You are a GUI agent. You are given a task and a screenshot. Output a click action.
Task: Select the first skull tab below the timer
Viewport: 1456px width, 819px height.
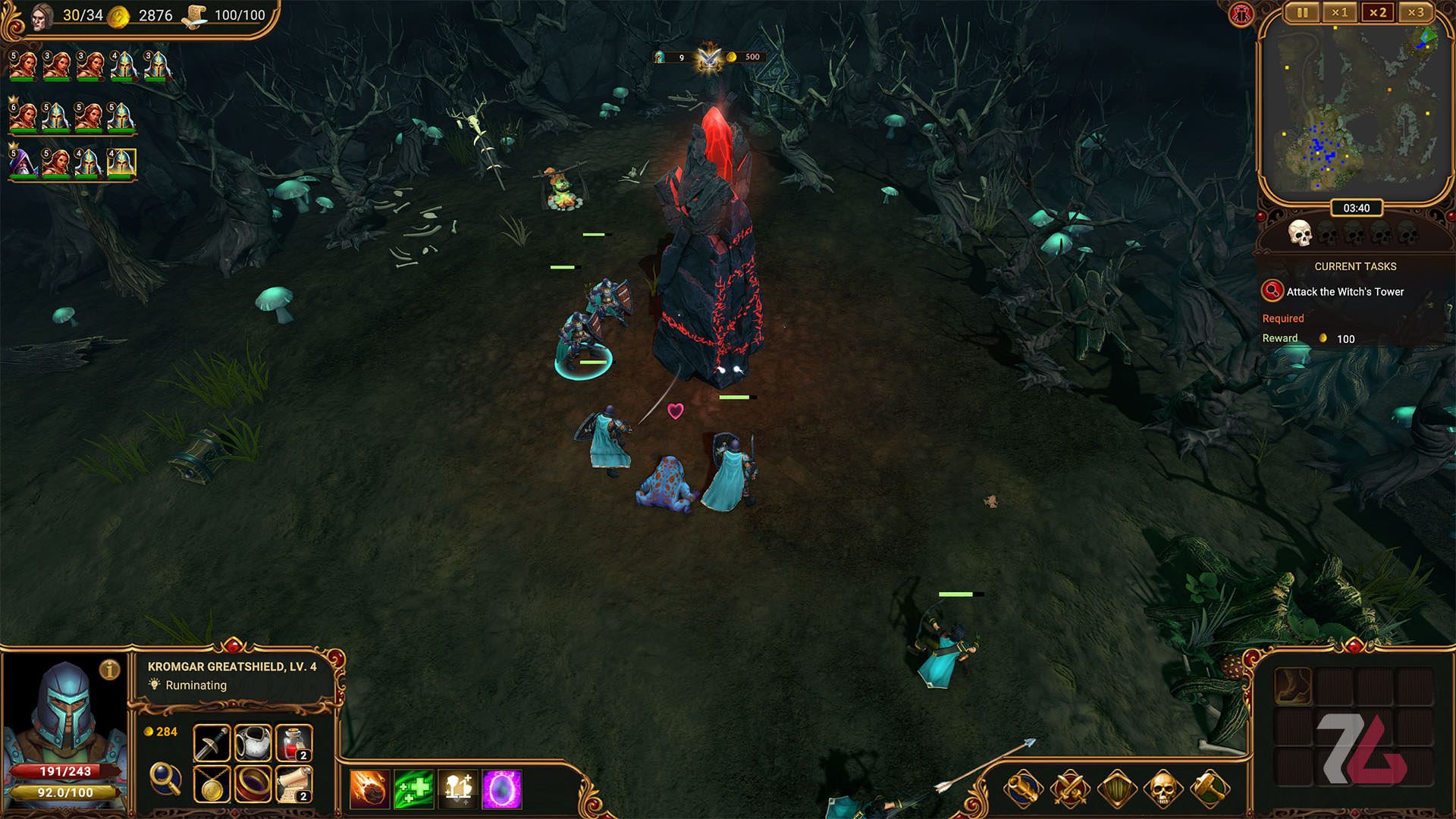point(1301,234)
